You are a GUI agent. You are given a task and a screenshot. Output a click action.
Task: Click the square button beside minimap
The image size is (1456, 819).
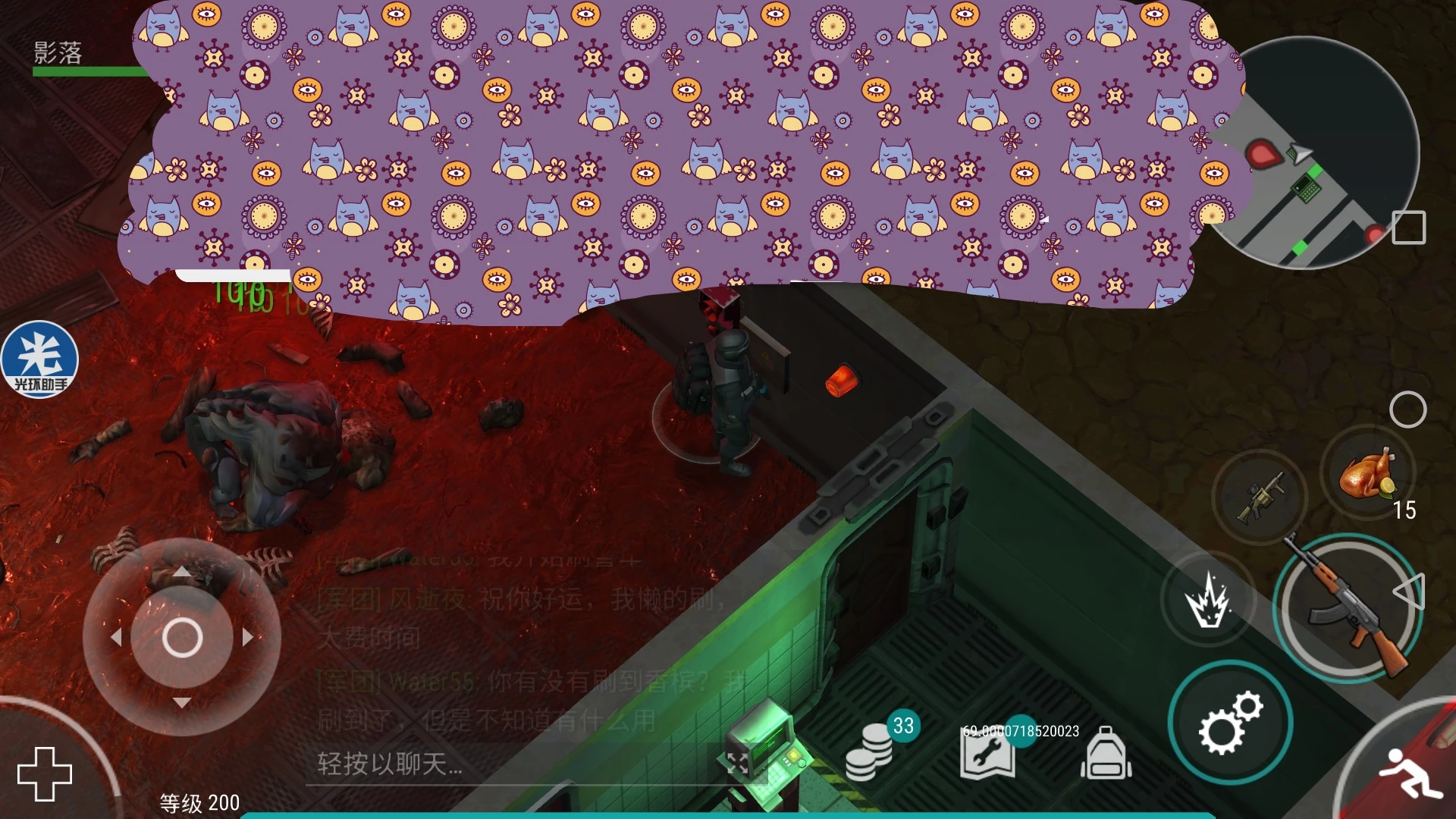[1409, 227]
